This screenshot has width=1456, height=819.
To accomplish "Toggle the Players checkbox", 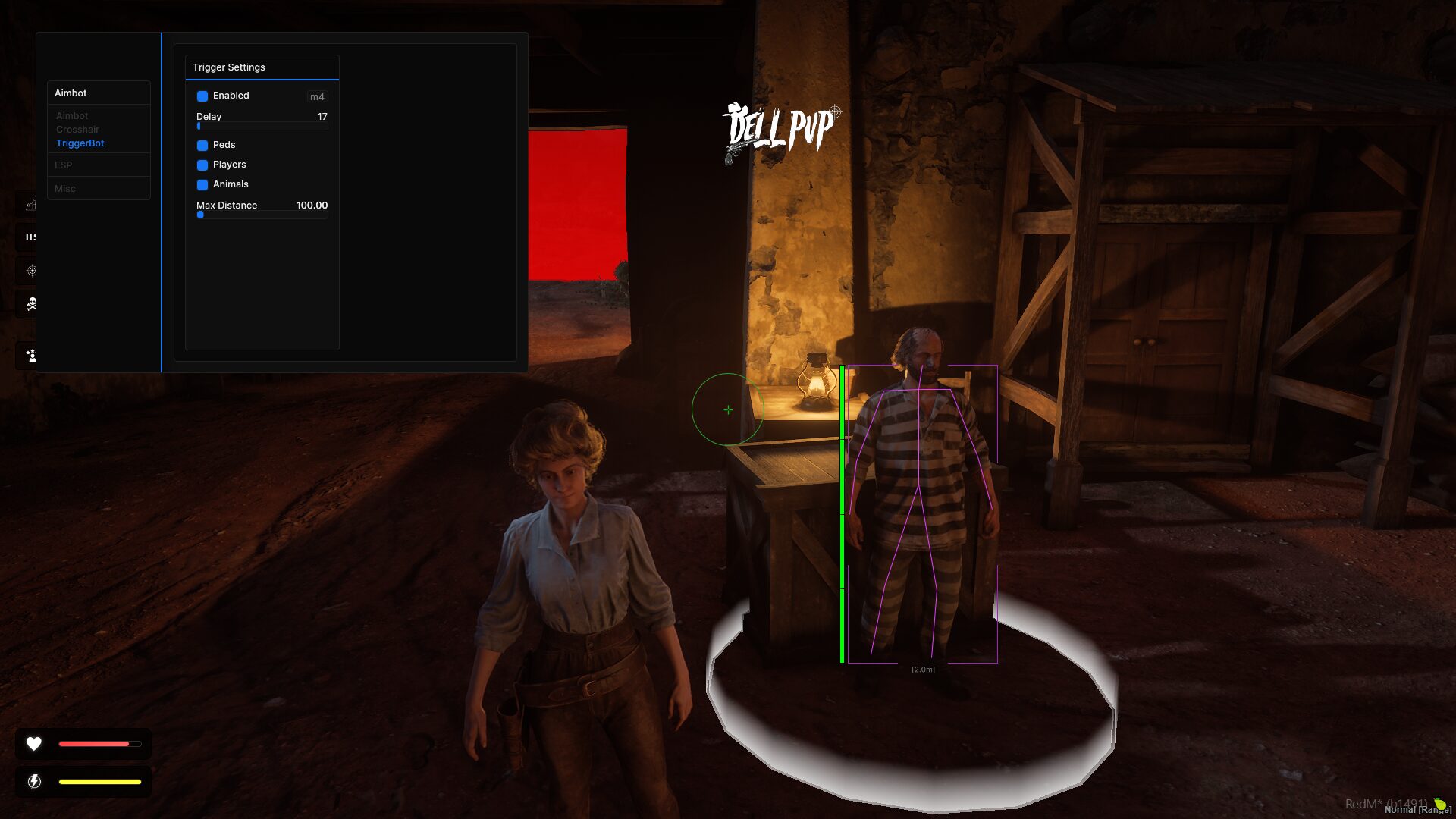I will [x=202, y=165].
